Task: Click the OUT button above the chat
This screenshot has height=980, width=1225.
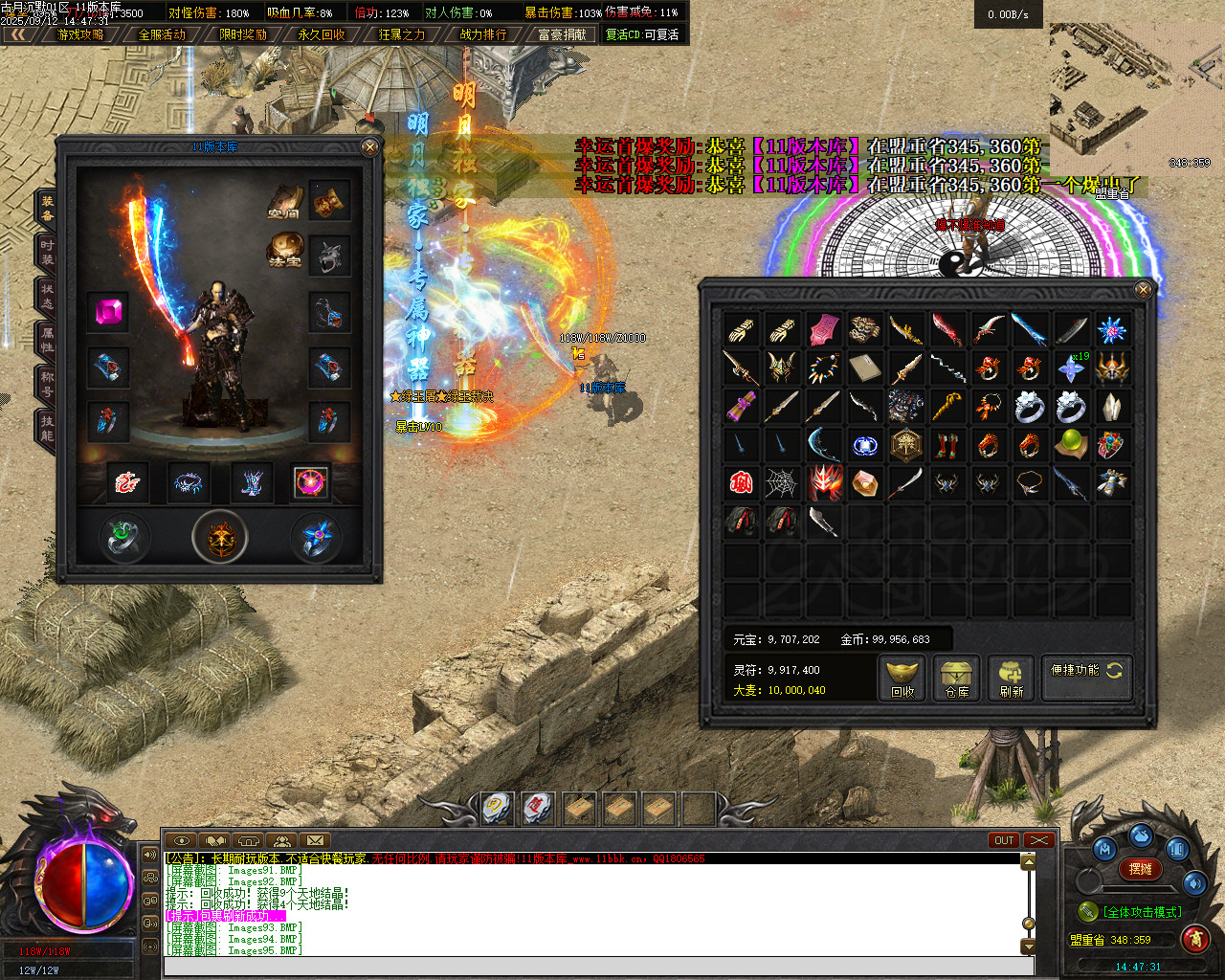Action: pos(1003,840)
